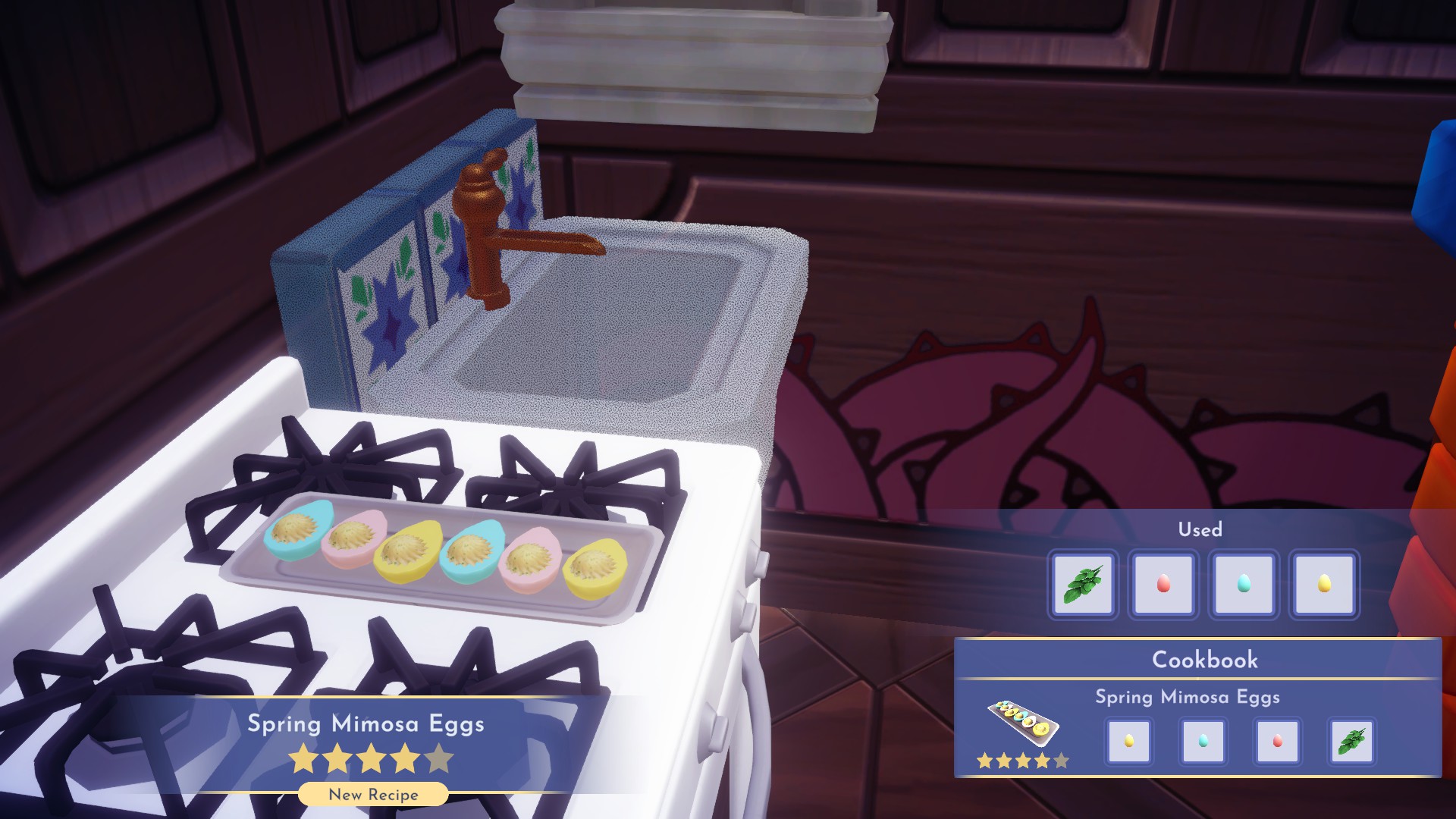
Task: Pick the yellow egg slot under Used
Action: click(x=1324, y=584)
